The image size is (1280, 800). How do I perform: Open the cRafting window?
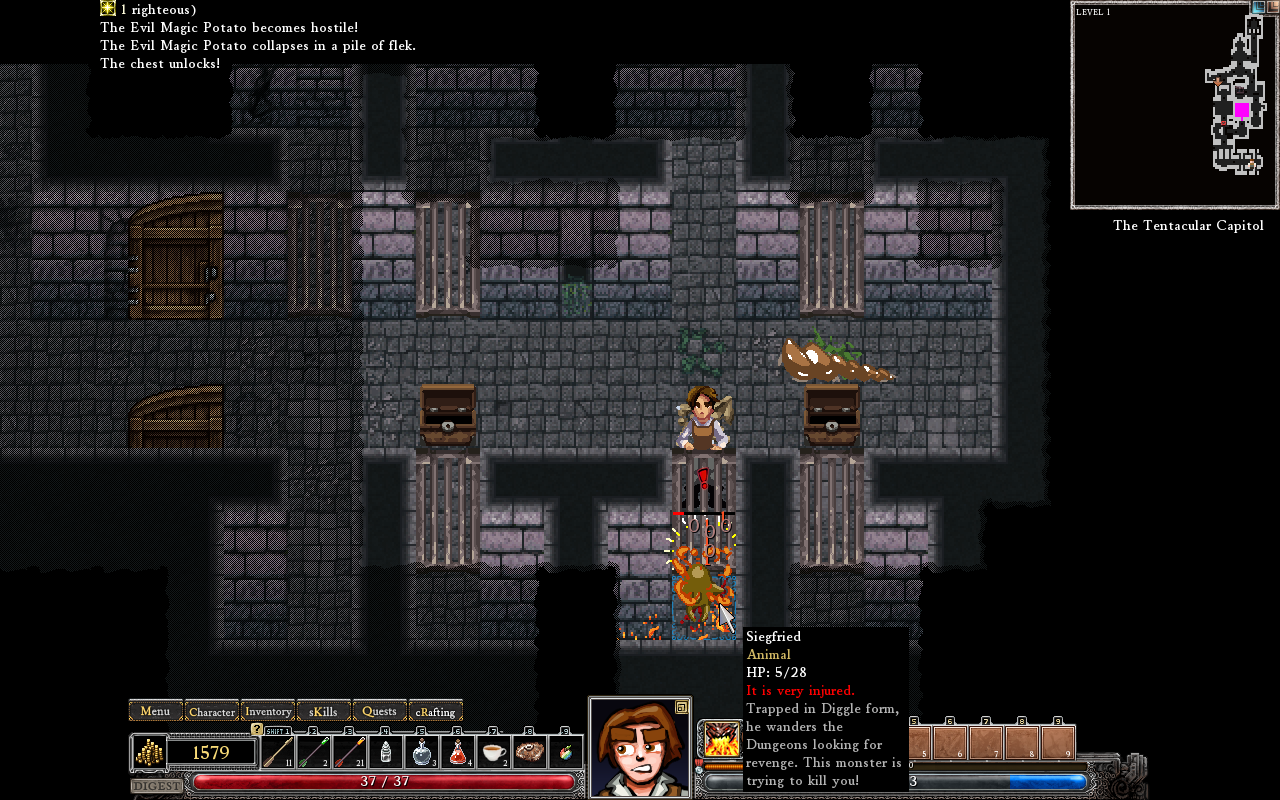coord(436,711)
